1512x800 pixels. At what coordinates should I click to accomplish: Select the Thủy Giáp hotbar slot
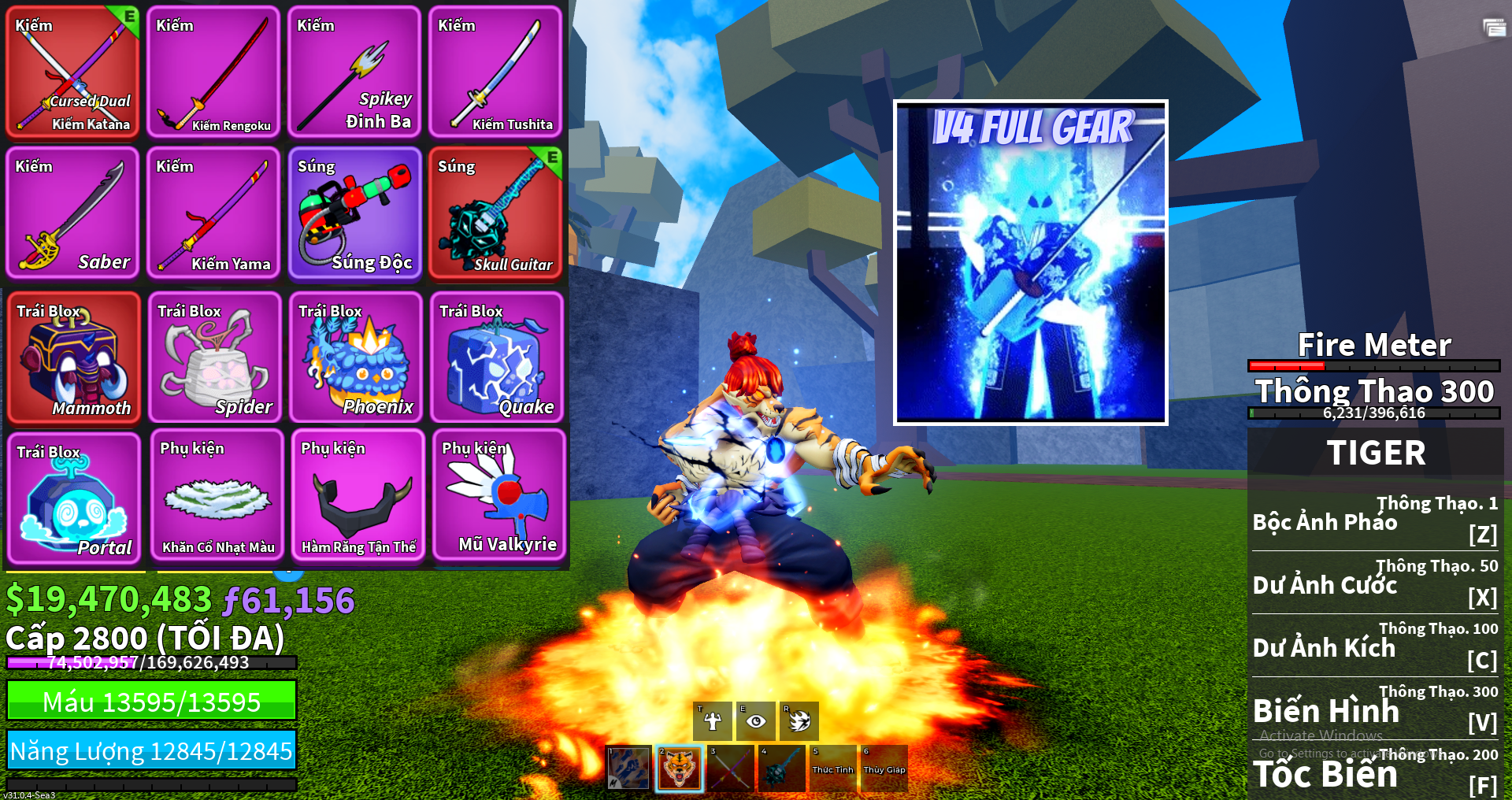(x=884, y=769)
